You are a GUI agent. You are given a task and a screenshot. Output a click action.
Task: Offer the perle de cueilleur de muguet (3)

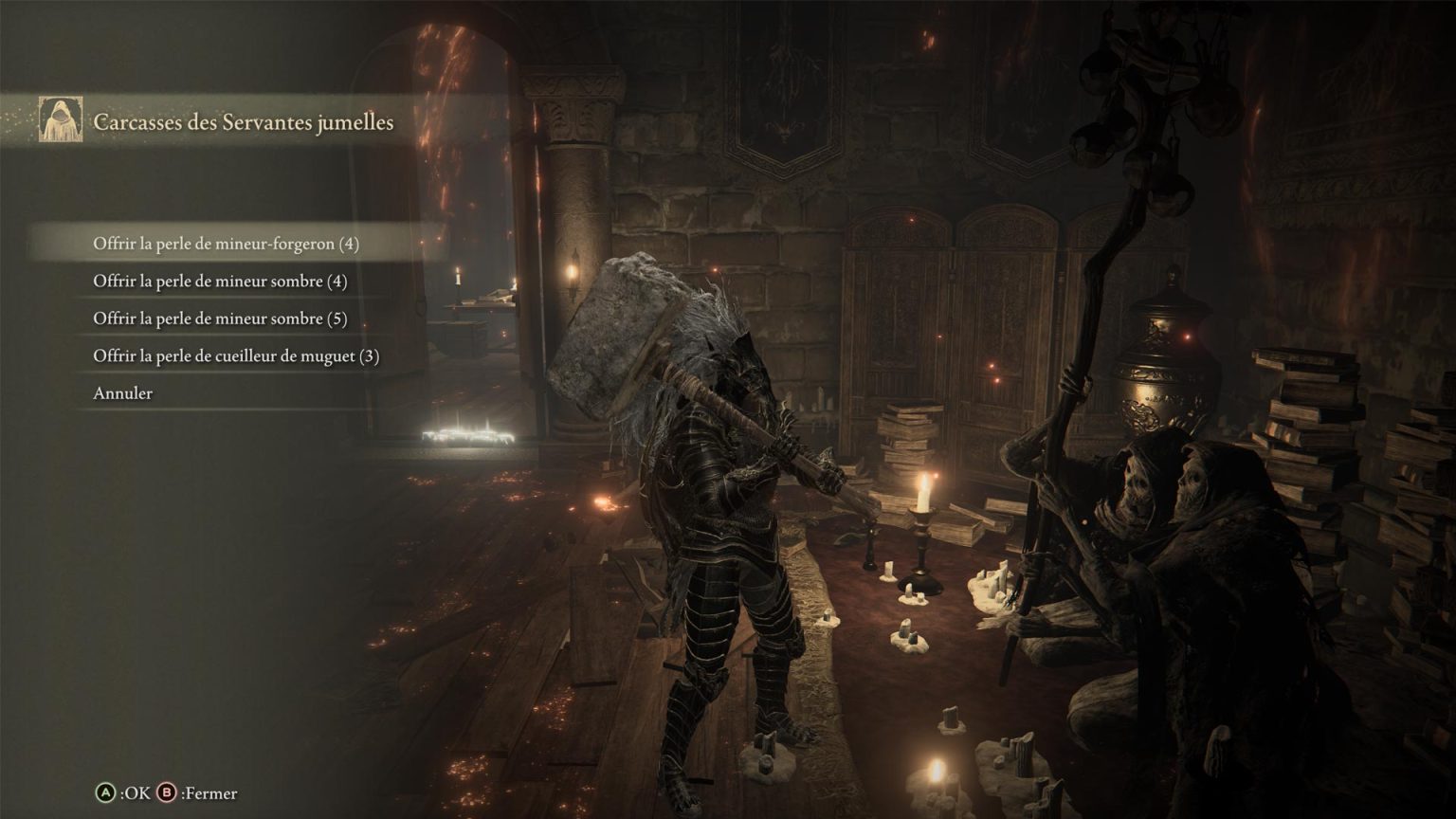click(x=236, y=356)
